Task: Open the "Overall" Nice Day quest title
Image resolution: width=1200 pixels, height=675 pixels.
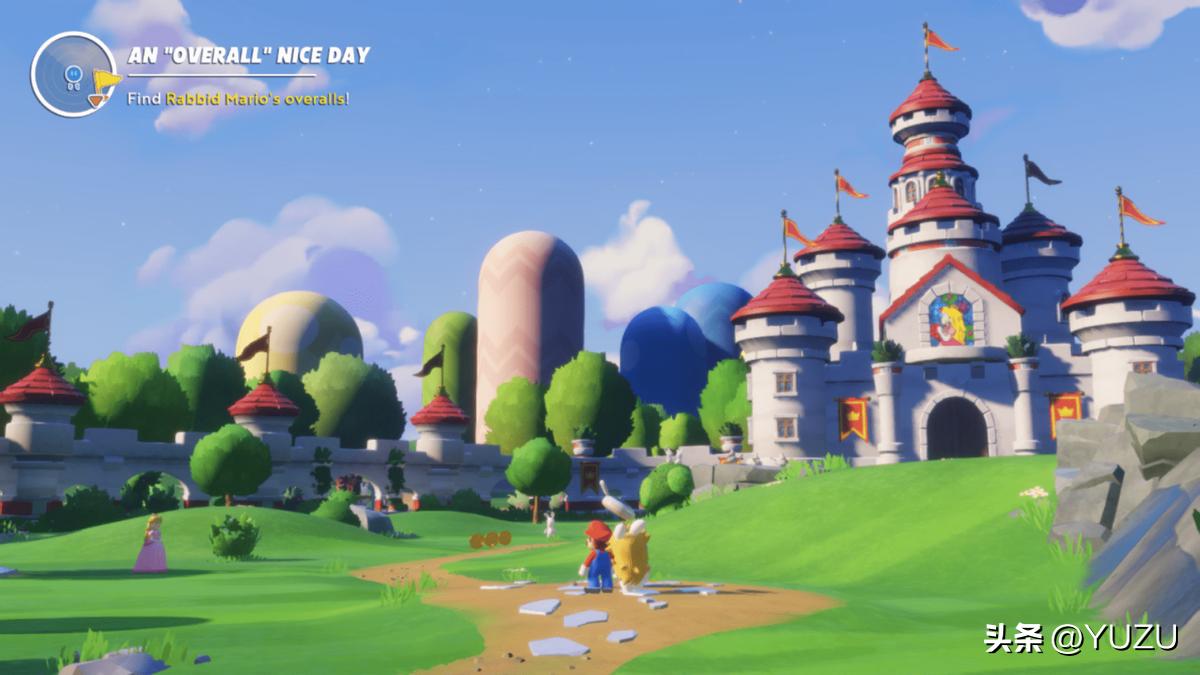Action: click(249, 55)
